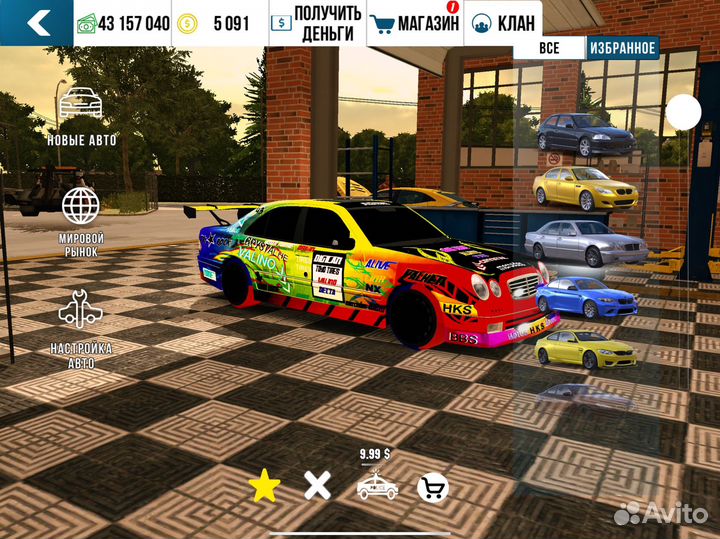
Task: Go back with the arrow button
Action: coord(36,23)
